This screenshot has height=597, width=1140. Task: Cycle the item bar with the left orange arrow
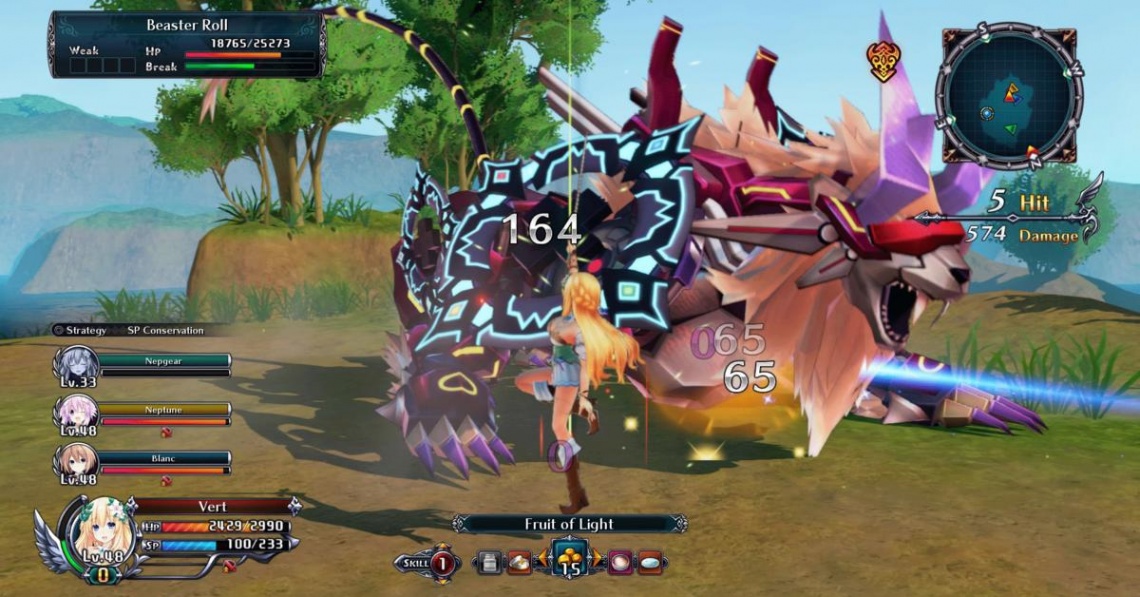coord(543,563)
